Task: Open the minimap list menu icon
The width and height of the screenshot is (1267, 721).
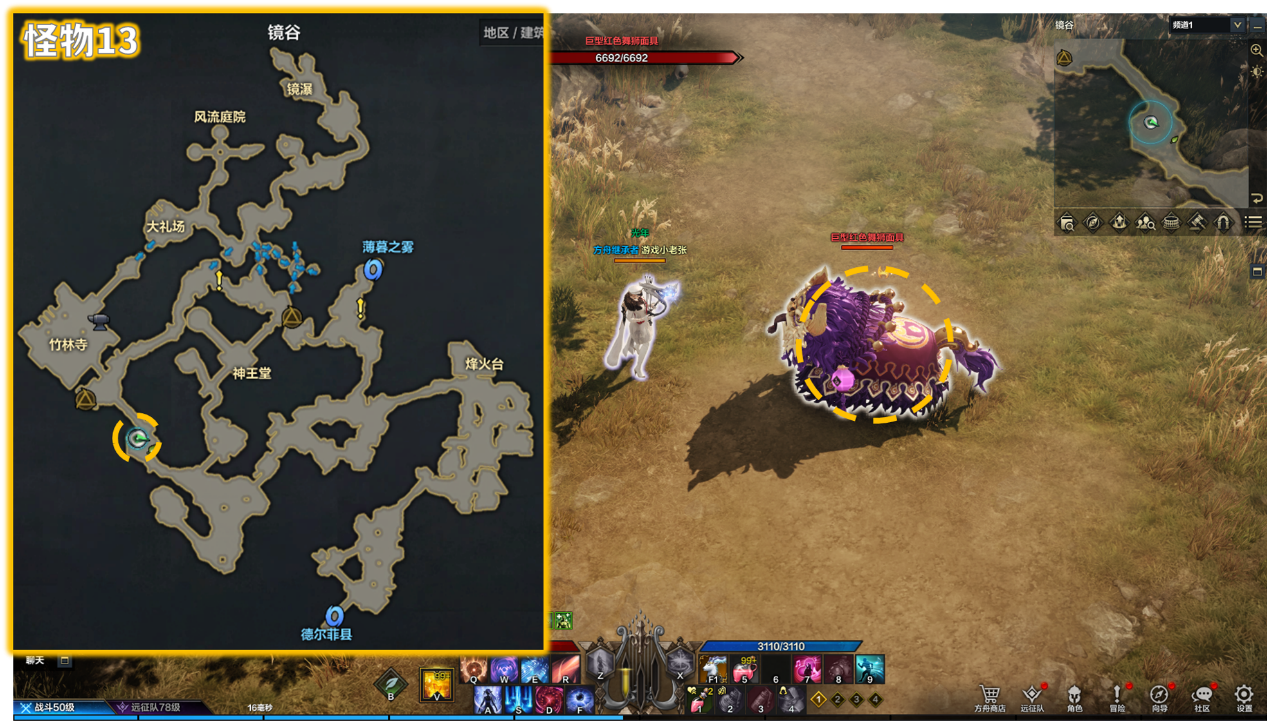Action: 1253,222
